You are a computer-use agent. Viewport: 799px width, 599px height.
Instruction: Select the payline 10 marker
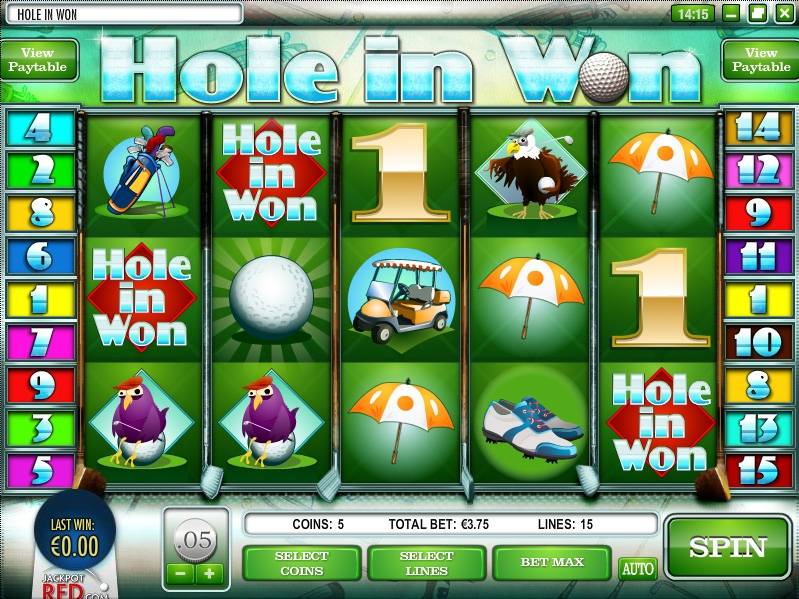click(x=758, y=342)
